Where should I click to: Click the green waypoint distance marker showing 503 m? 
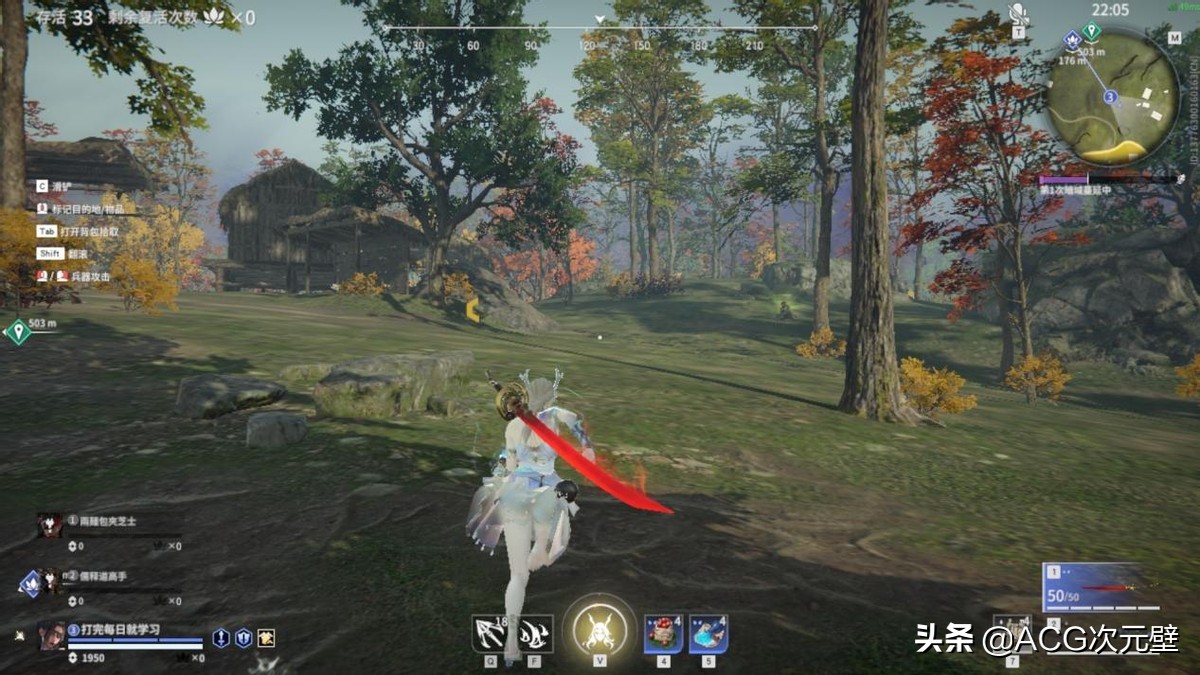click(19, 331)
